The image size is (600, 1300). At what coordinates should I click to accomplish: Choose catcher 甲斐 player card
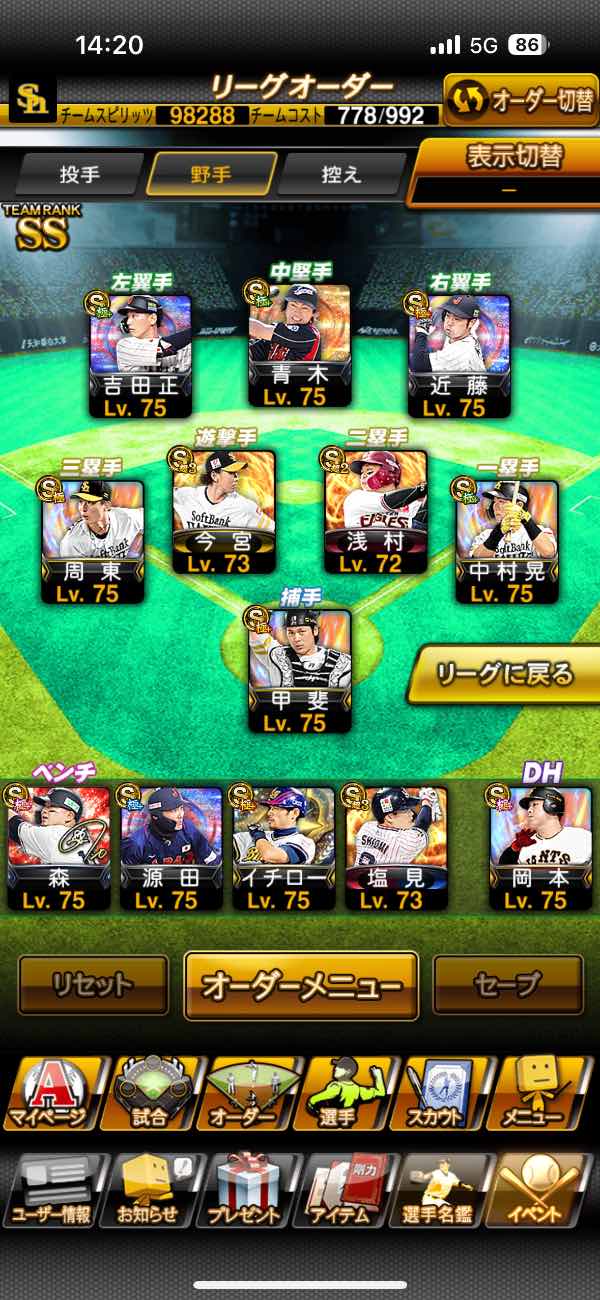click(x=299, y=670)
